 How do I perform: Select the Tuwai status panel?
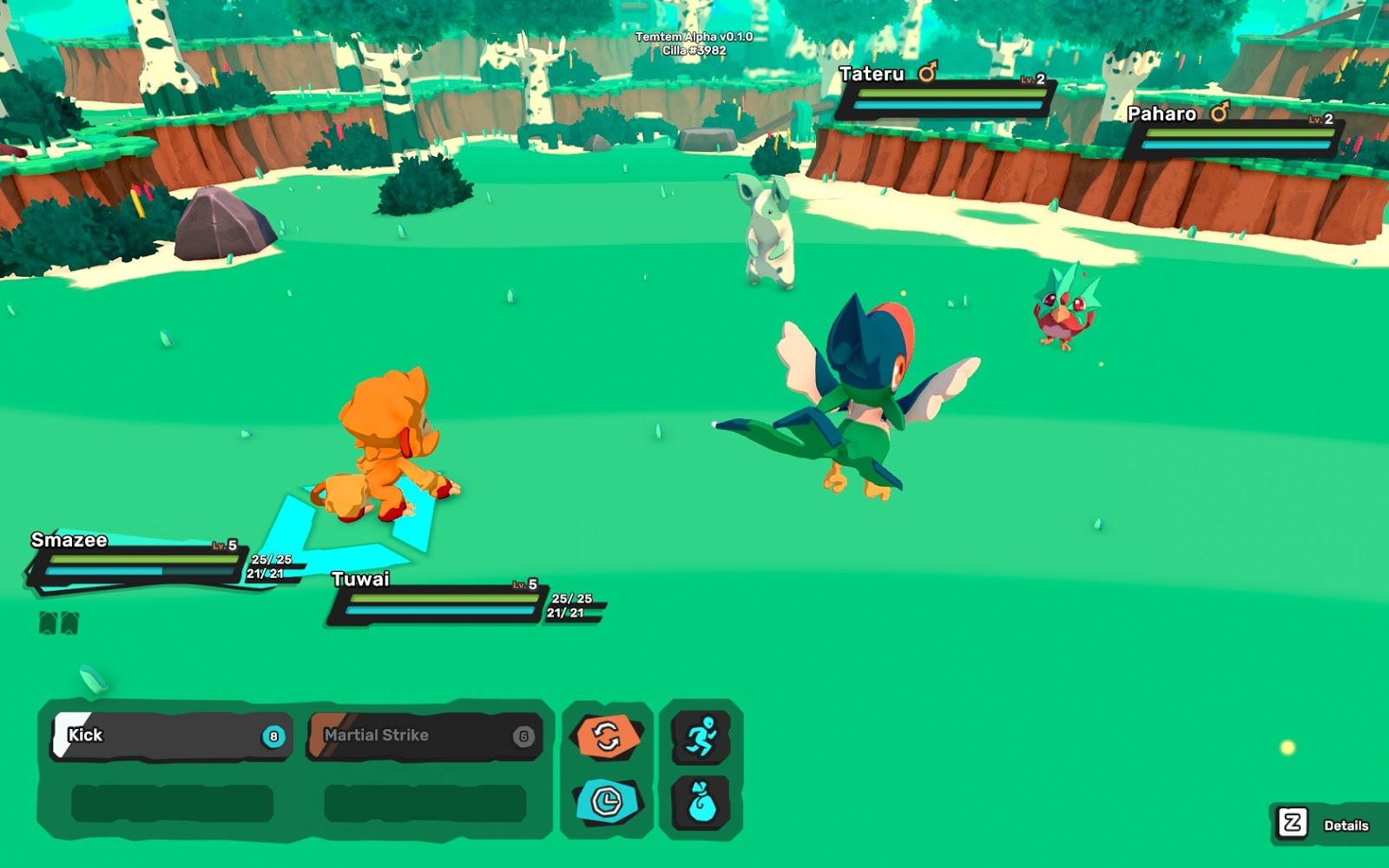coord(438,600)
